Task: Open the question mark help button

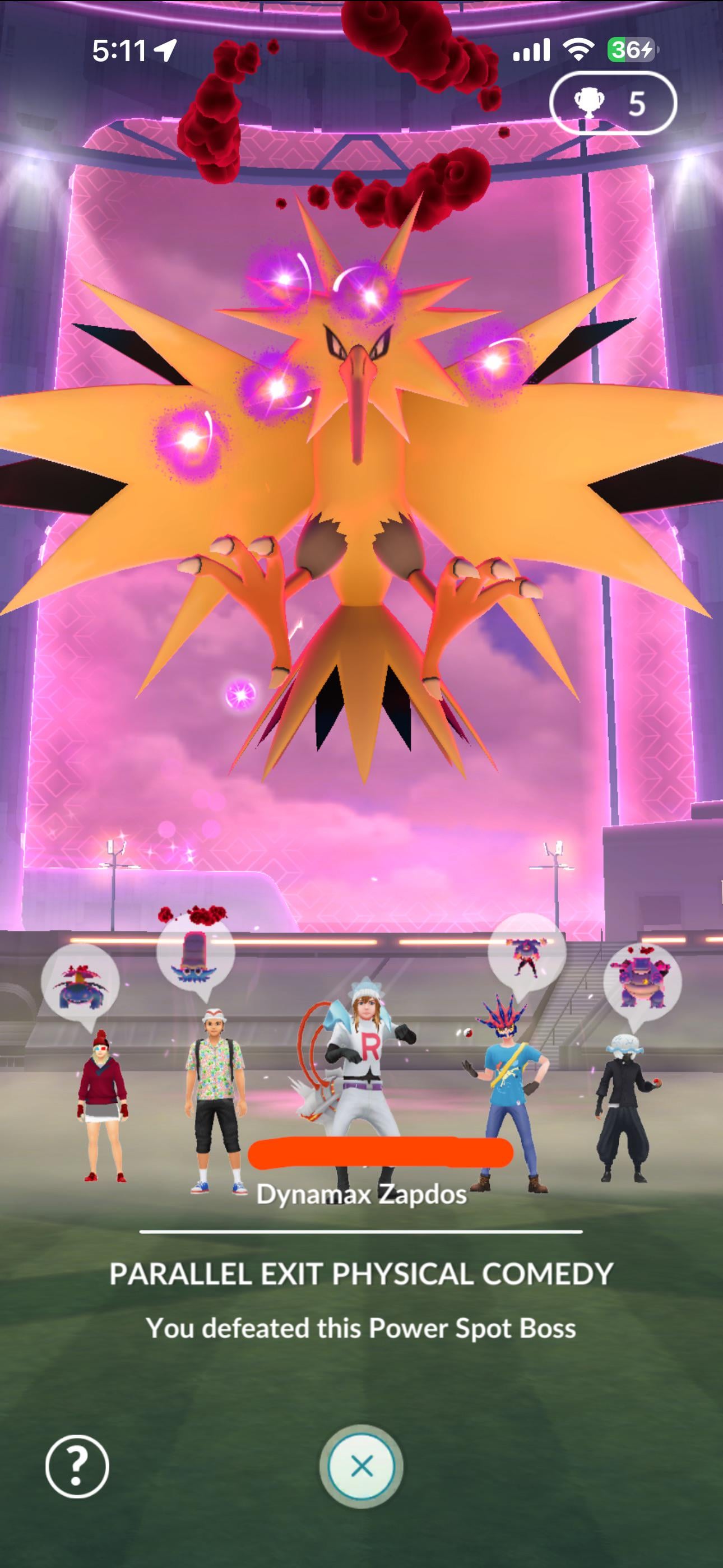Action: click(x=77, y=1466)
